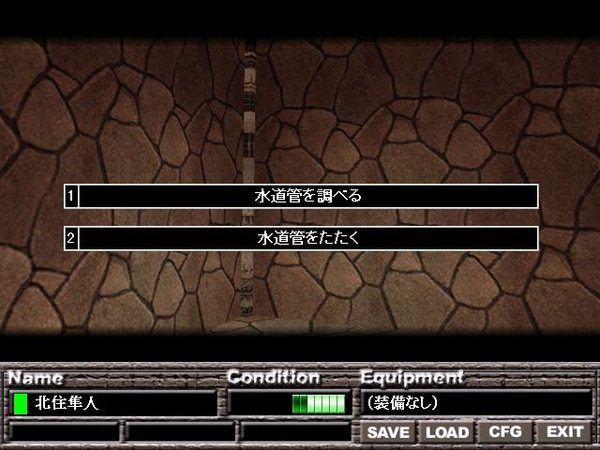Select the (装備なし) equipment slot
This screenshot has height=450, width=600.
(x=475, y=403)
